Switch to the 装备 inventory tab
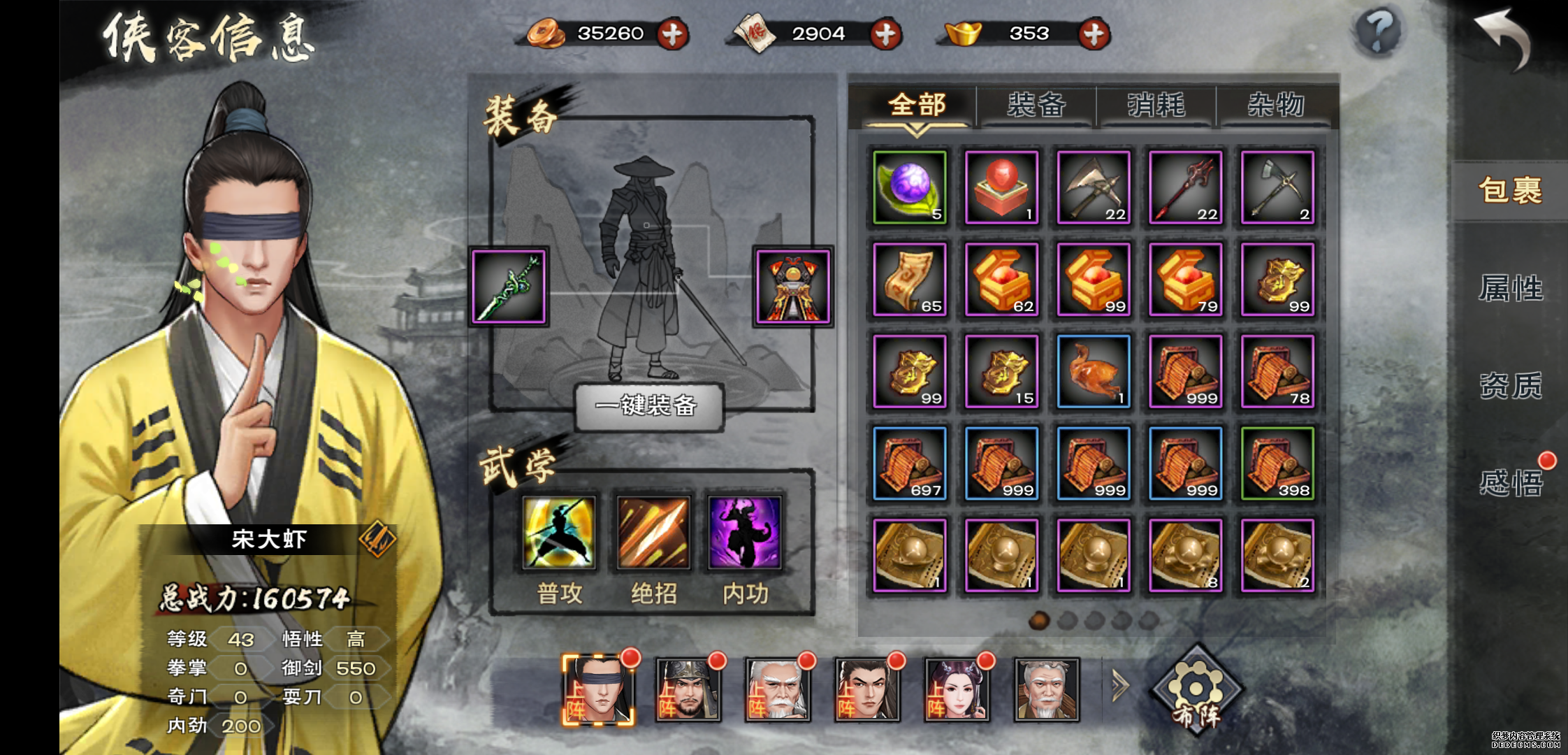The height and width of the screenshot is (755, 1568). click(x=1036, y=106)
